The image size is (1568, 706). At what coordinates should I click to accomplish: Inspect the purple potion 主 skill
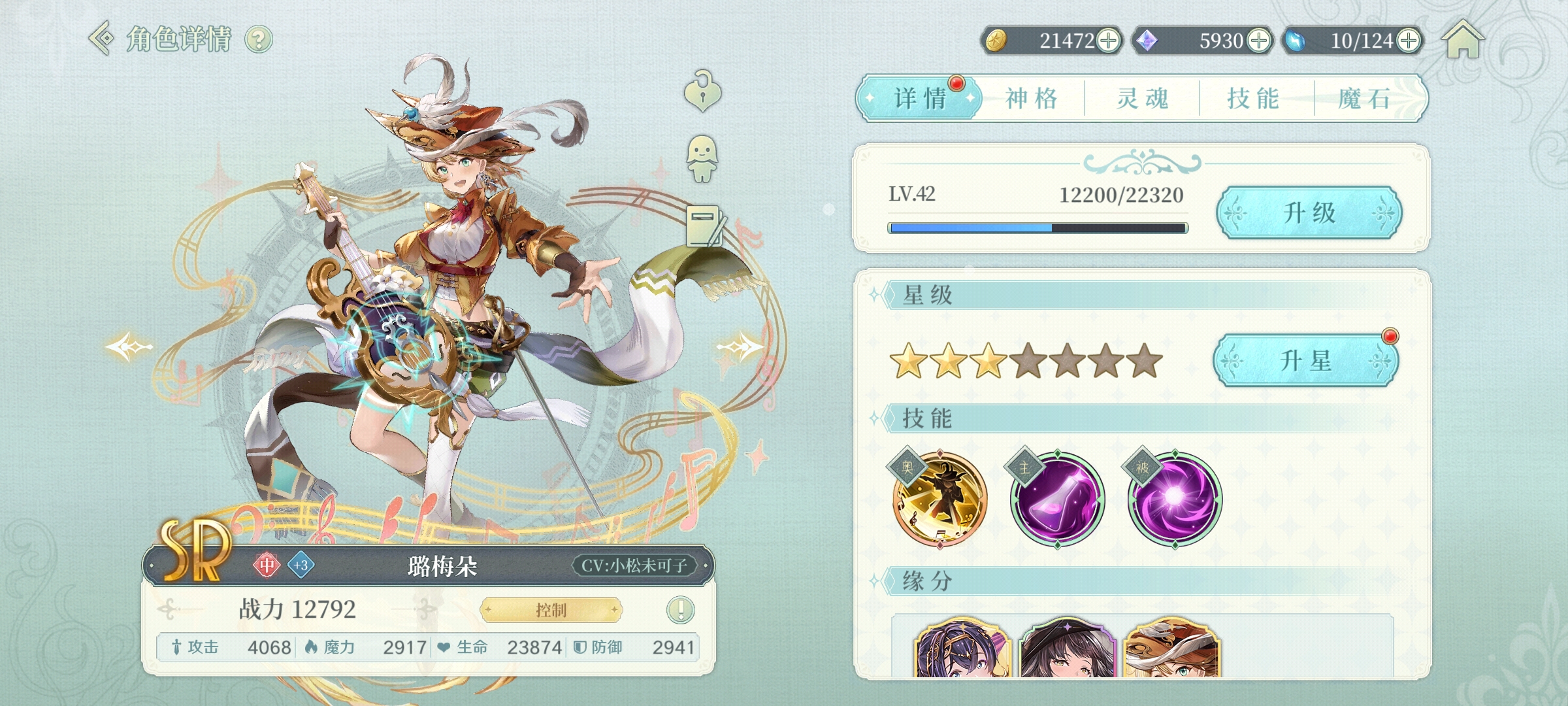(1057, 499)
